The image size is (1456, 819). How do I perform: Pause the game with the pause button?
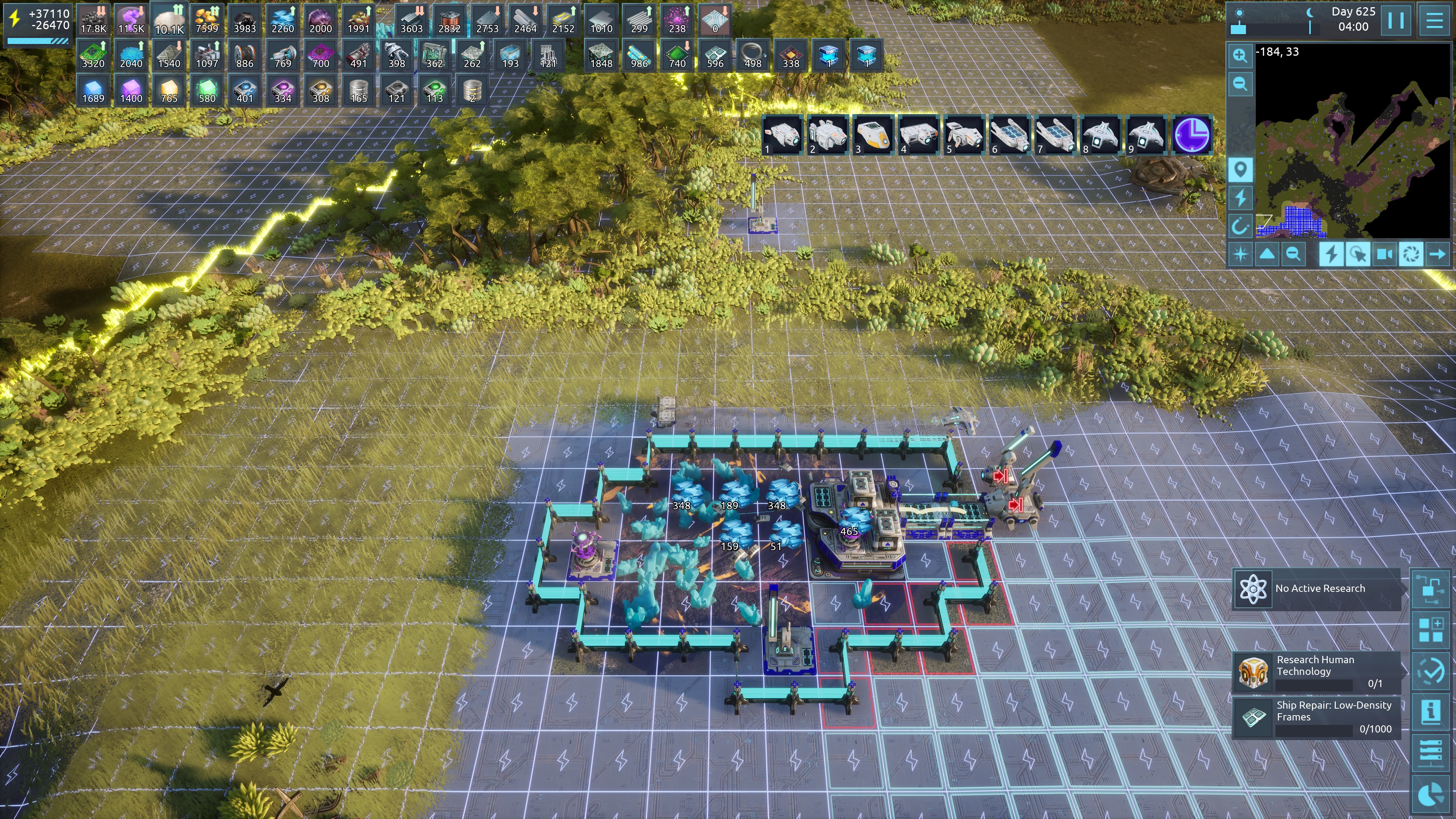(x=1395, y=21)
